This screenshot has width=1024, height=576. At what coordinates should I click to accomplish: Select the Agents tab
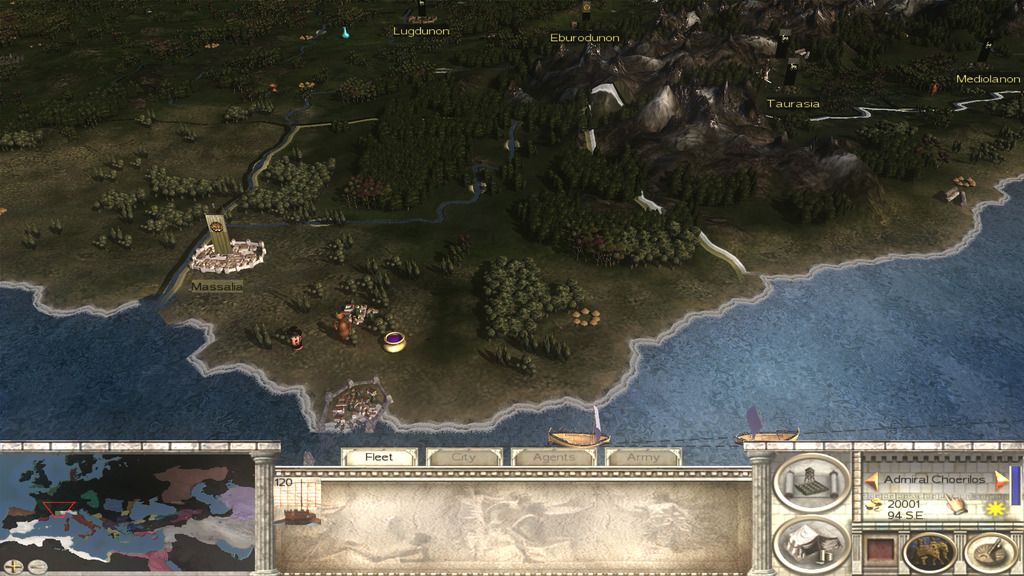[553, 457]
